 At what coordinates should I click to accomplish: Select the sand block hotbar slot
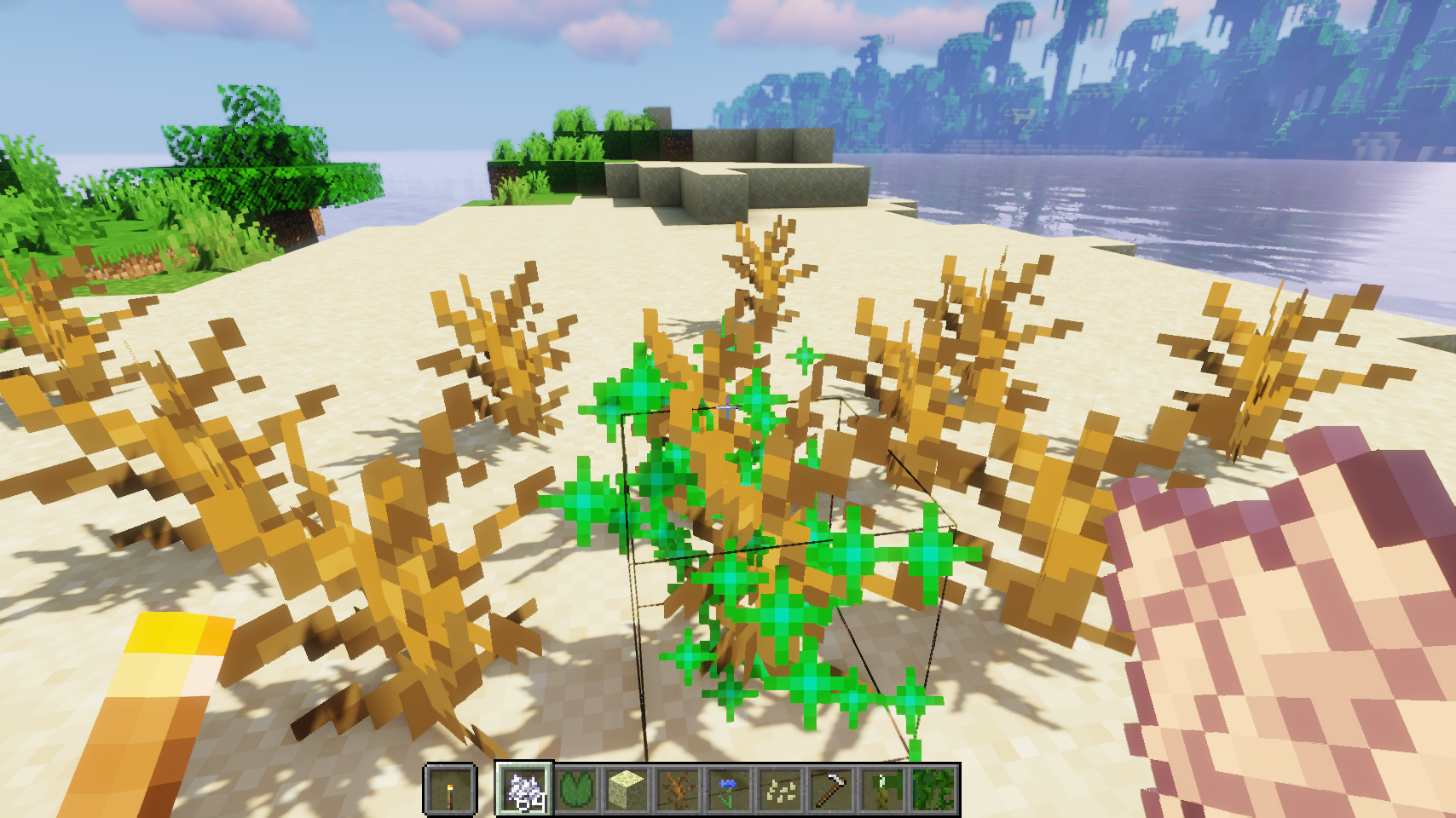pos(627,790)
